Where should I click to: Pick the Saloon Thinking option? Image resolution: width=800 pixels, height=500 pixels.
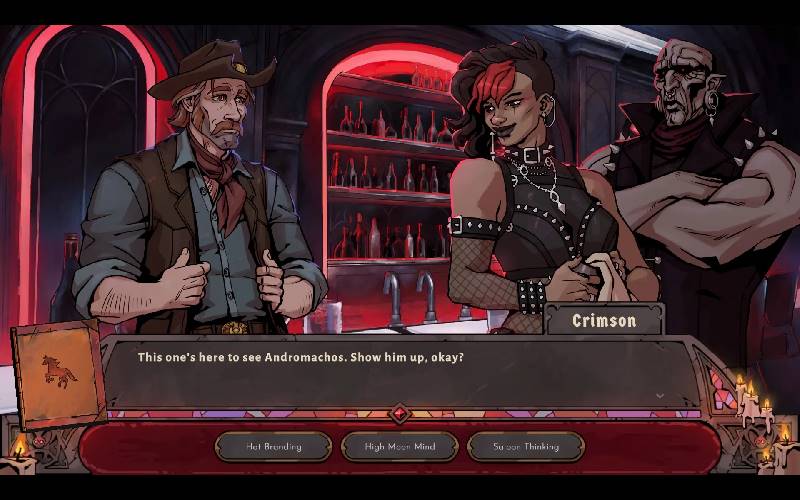[525, 446]
